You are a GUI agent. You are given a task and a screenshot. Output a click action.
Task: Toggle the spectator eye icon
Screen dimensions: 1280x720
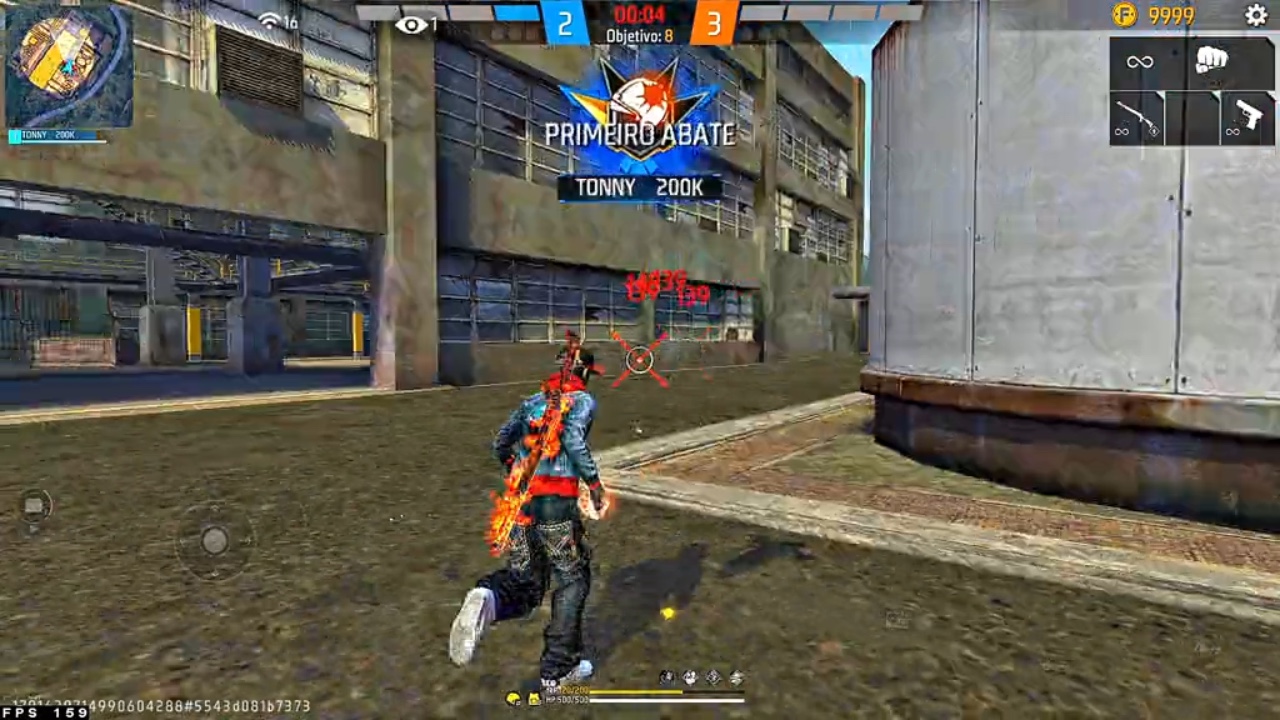(x=410, y=25)
